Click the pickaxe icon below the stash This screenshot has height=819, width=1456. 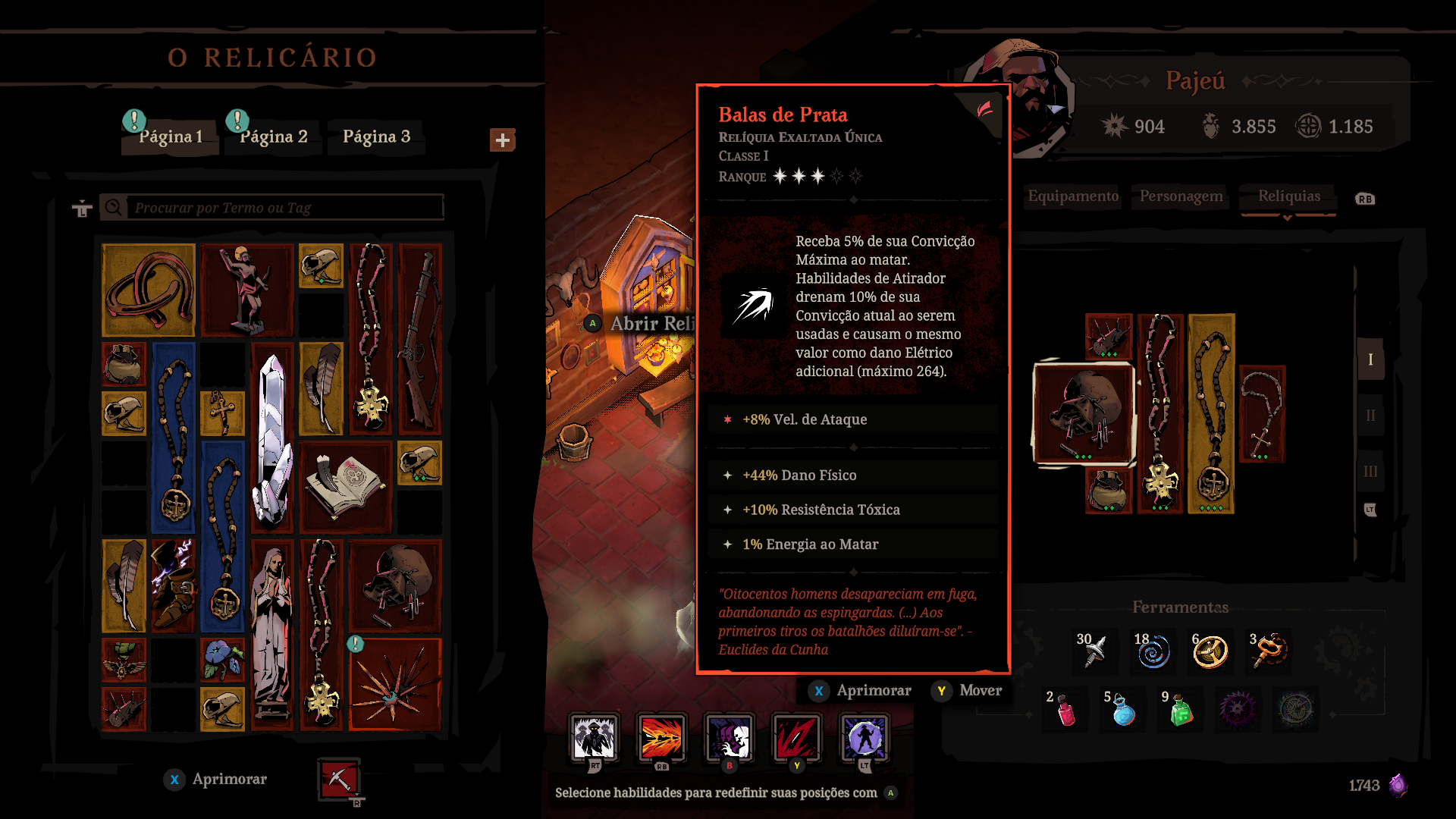tap(339, 779)
